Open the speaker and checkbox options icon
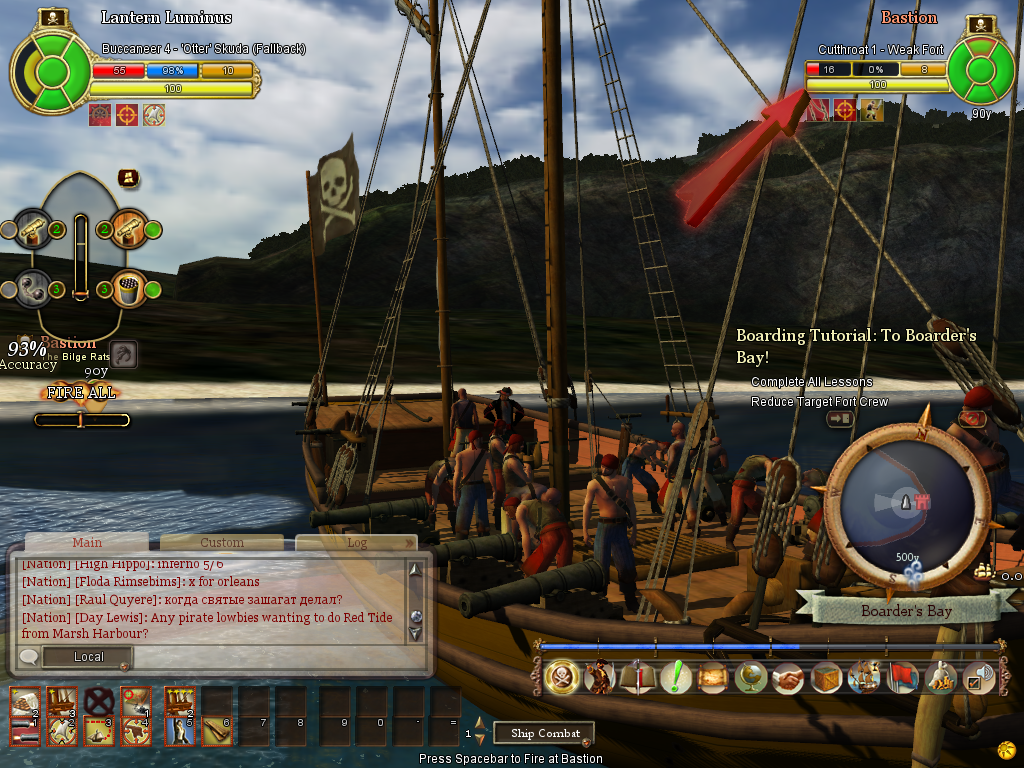1024x768 pixels. (979, 678)
